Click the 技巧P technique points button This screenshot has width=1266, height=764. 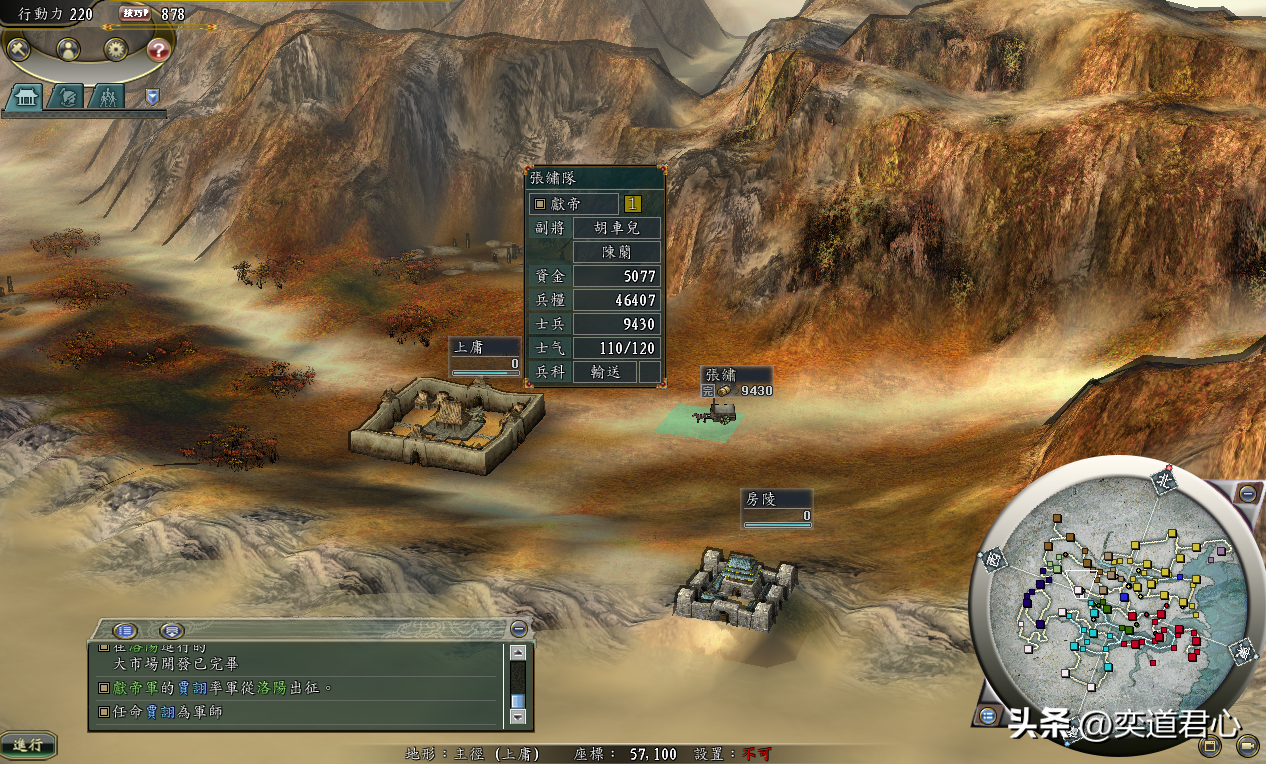135,13
